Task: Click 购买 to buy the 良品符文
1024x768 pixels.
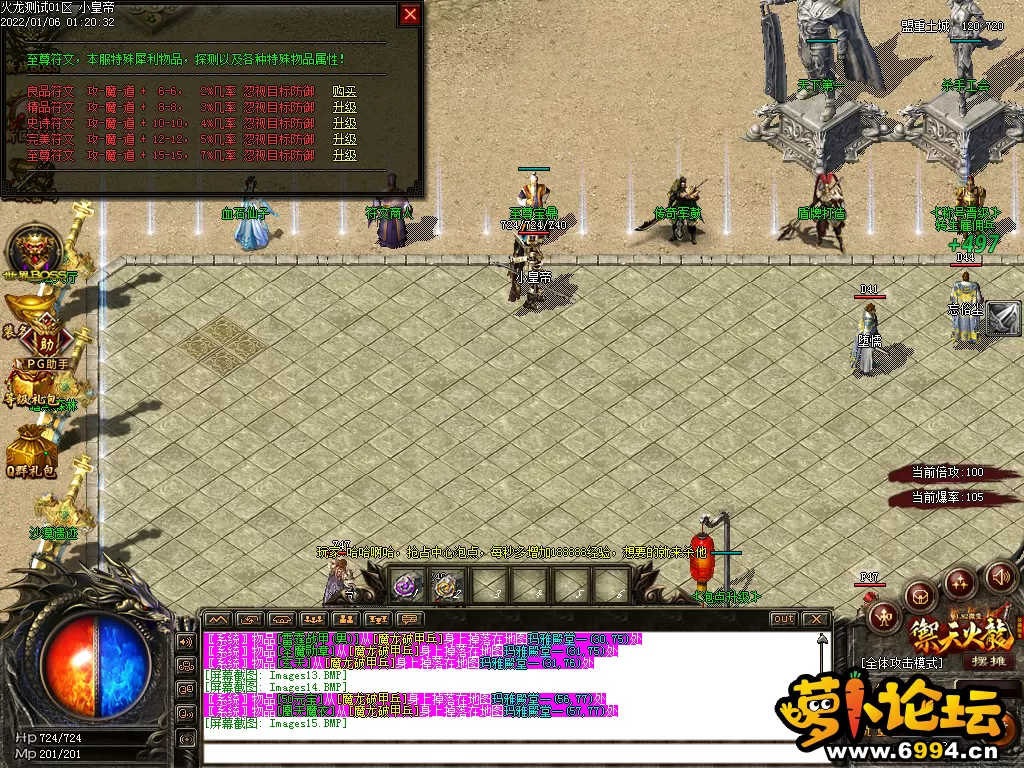Action: coord(344,91)
